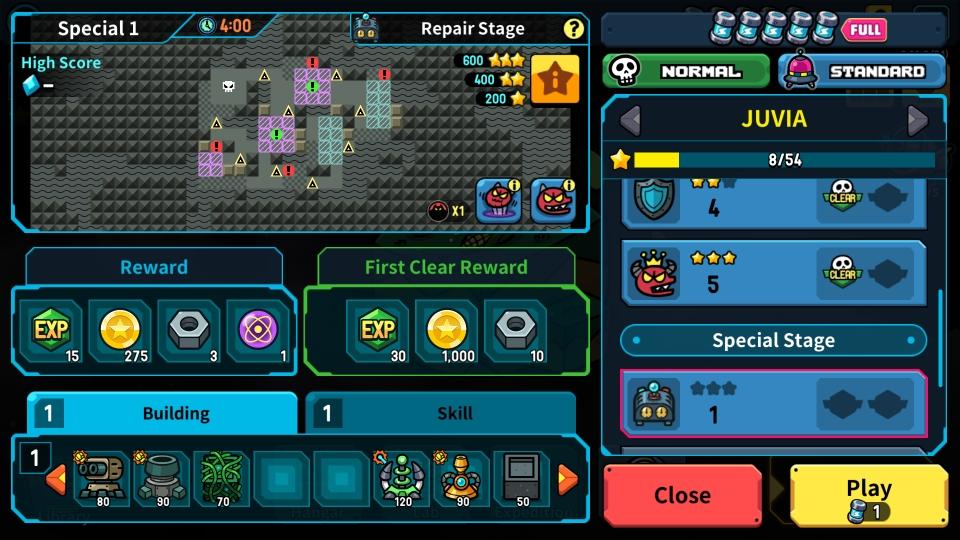Page the building list to the left
Image resolution: width=960 pixels, height=540 pixels.
57,479
